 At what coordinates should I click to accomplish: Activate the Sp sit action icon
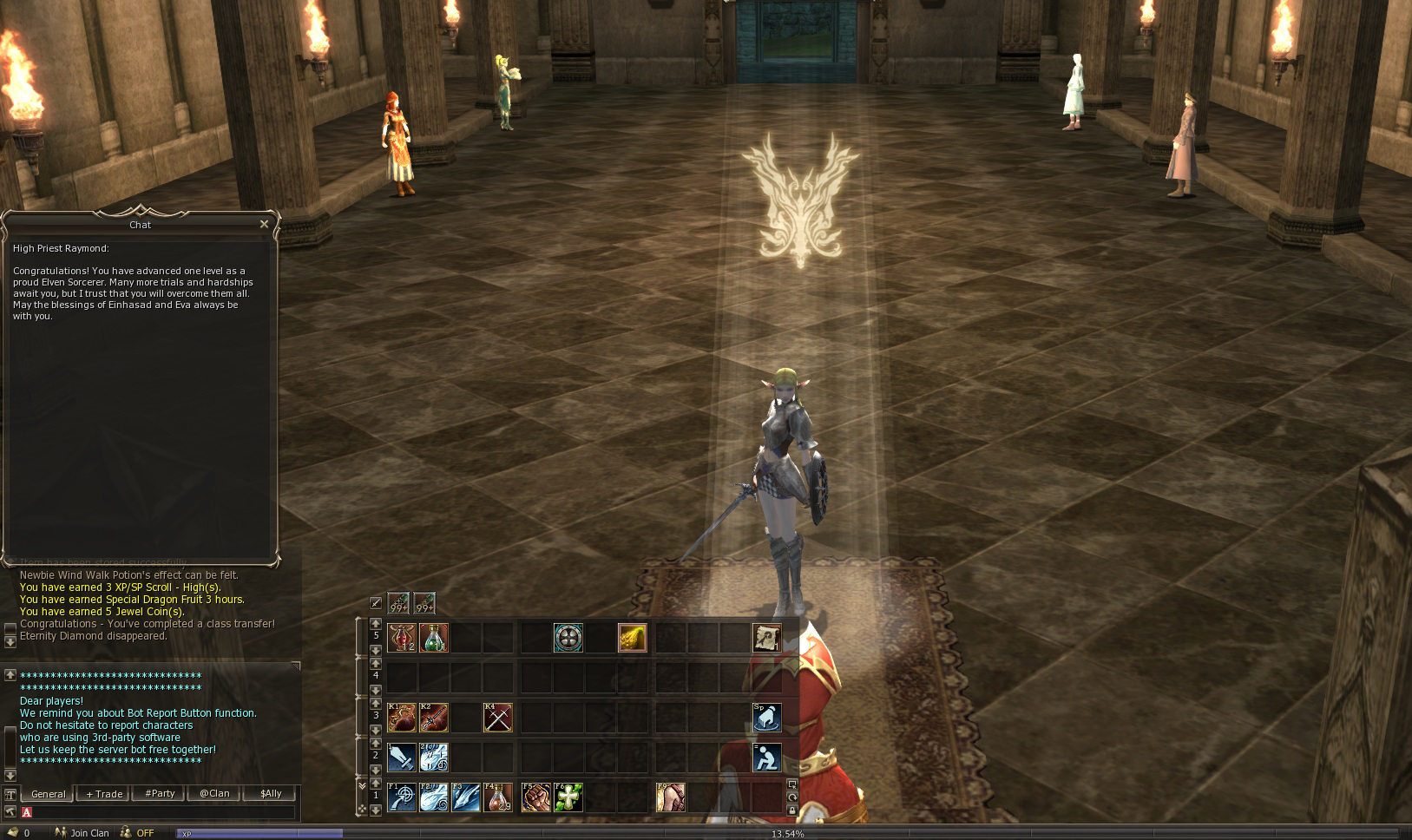point(767,717)
